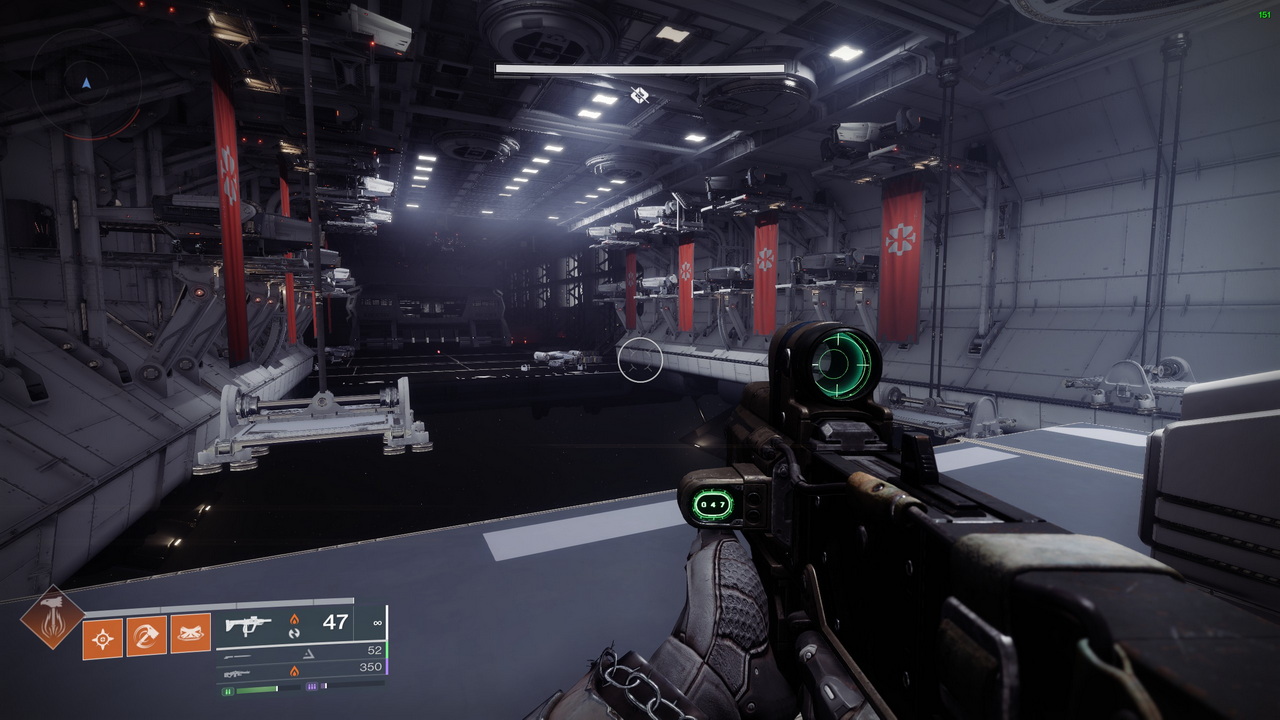Use the throwing hammer melee ability
This screenshot has height=720, width=1280.
pos(147,636)
